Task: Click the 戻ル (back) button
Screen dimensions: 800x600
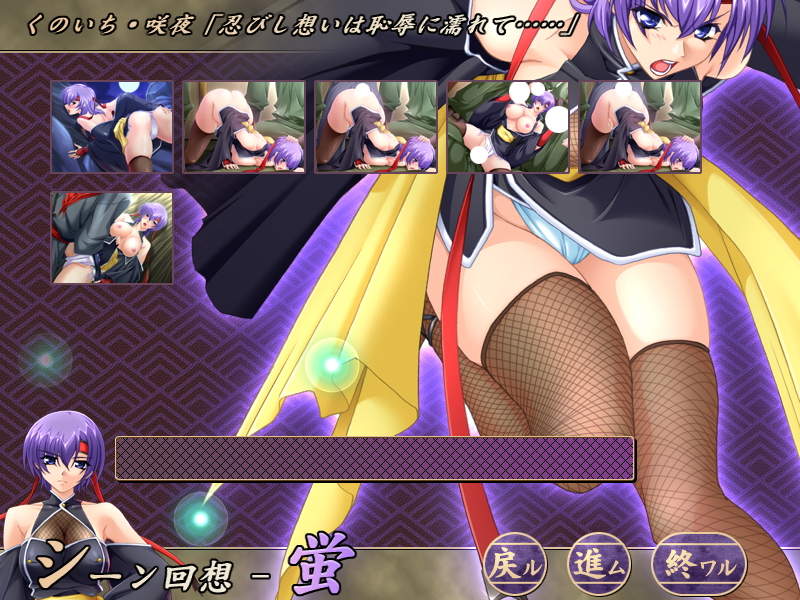Action: [x=517, y=565]
